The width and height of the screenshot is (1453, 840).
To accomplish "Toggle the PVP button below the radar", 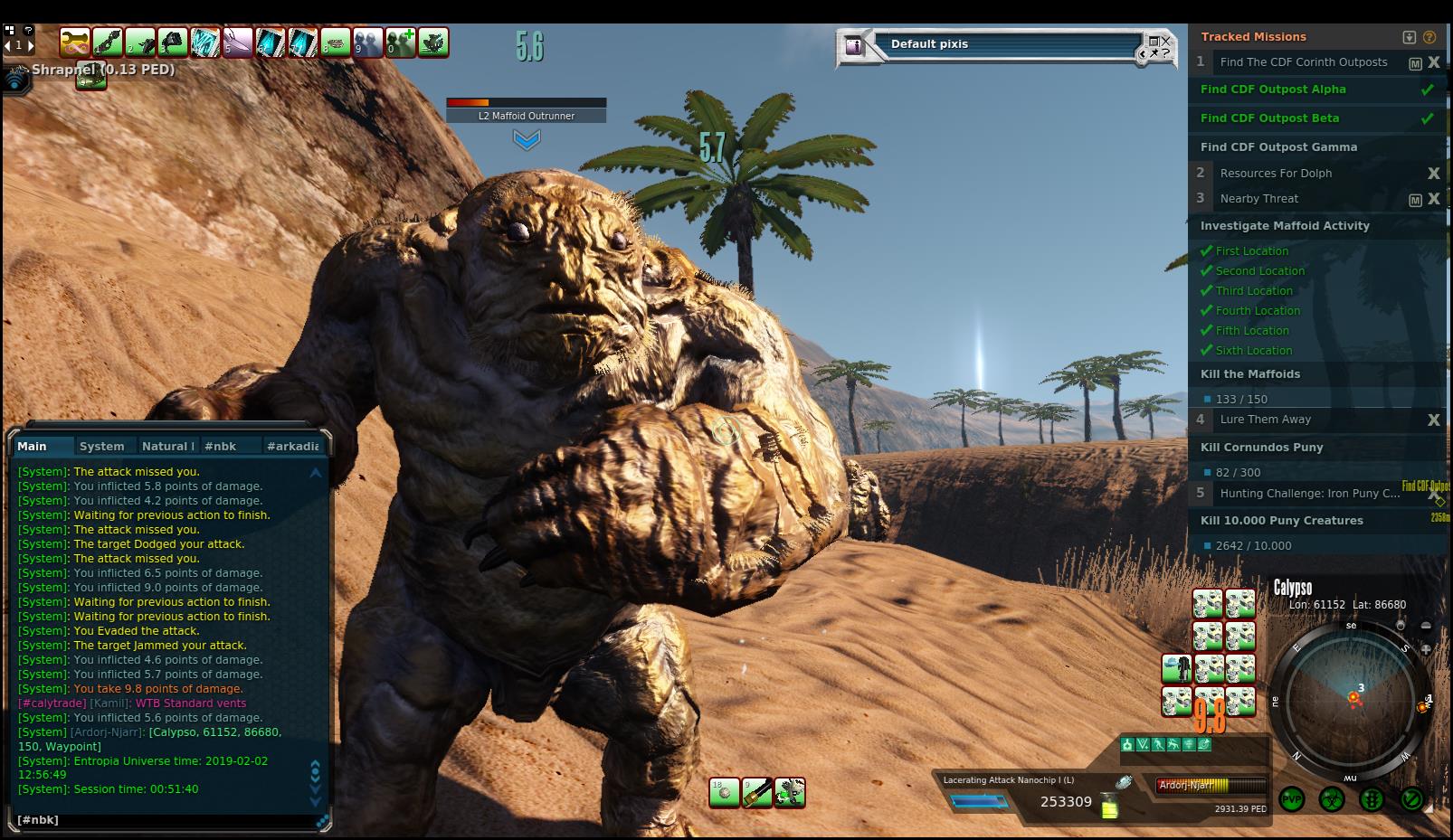I will (x=1292, y=799).
